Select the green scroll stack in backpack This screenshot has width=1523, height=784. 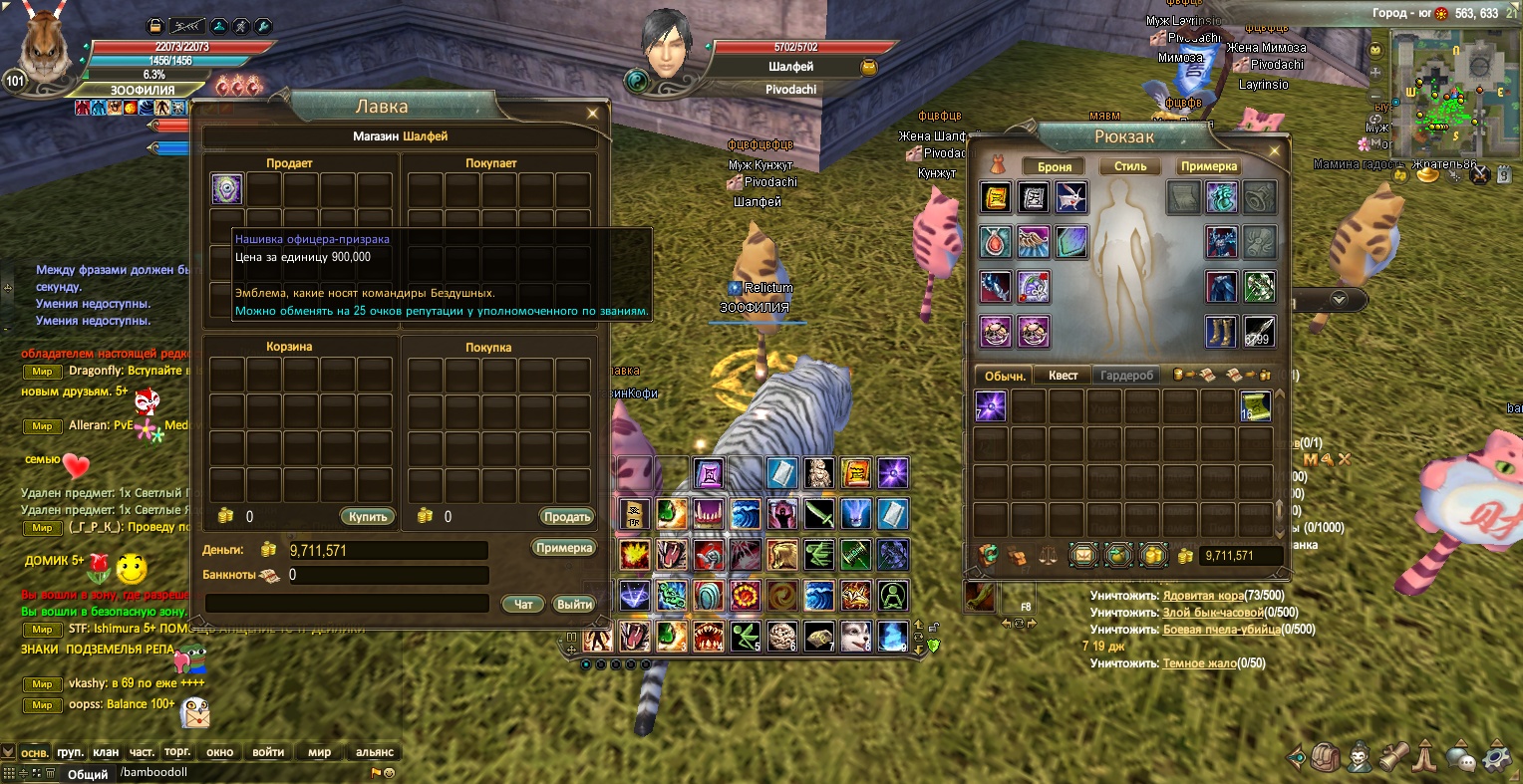(1254, 406)
